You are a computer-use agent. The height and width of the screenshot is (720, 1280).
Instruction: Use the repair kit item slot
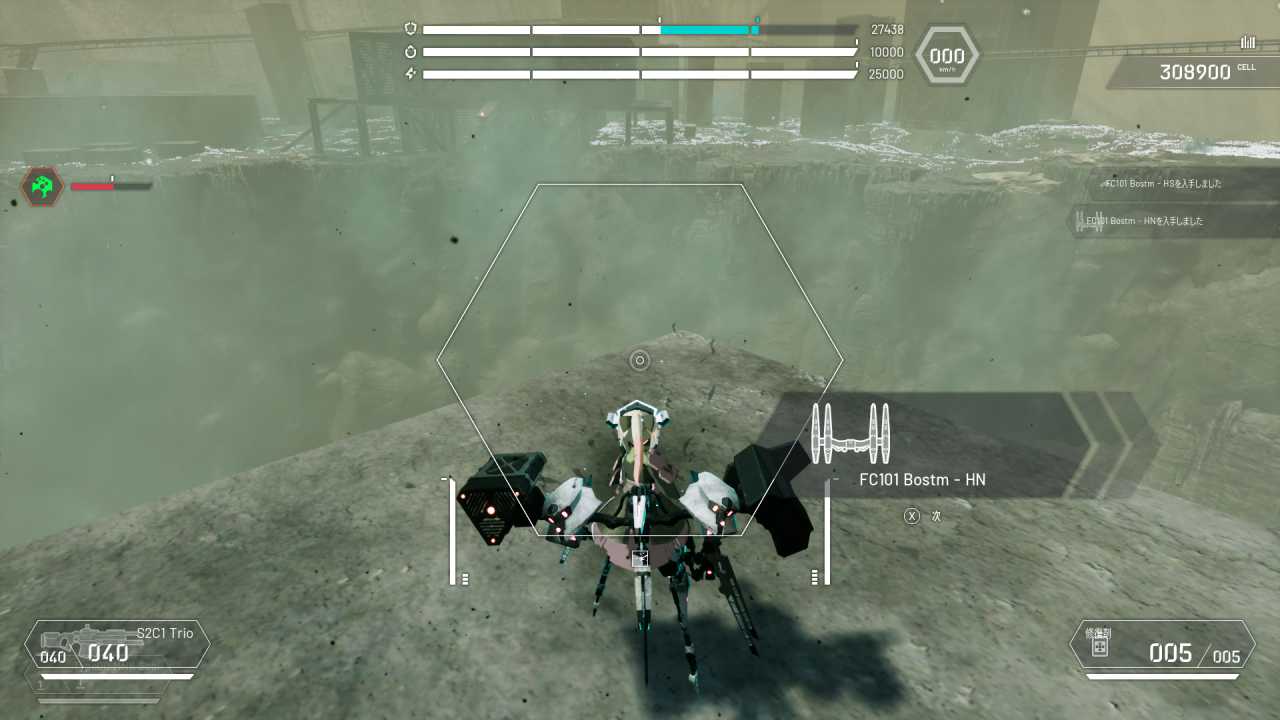[x=1162, y=646]
